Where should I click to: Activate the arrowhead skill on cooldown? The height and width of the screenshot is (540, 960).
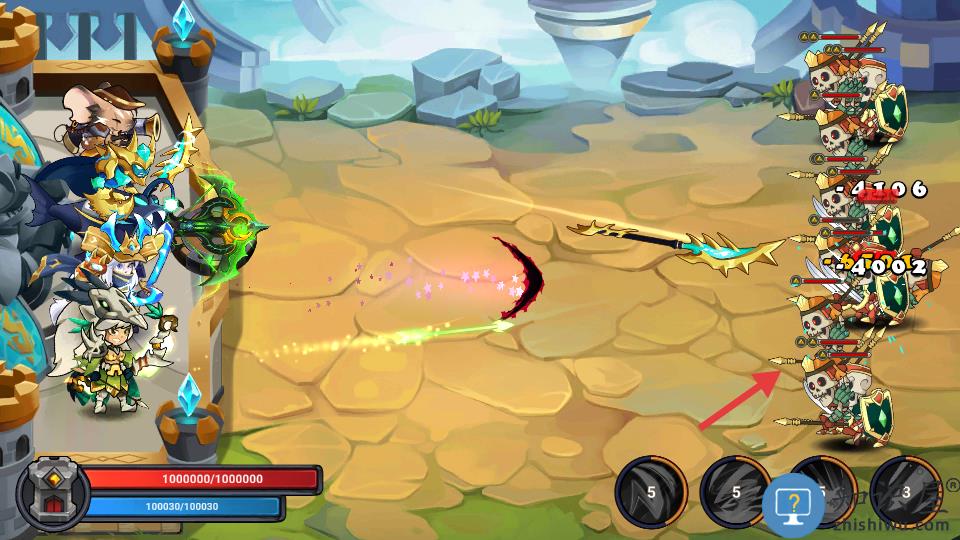(x=650, y=492)
